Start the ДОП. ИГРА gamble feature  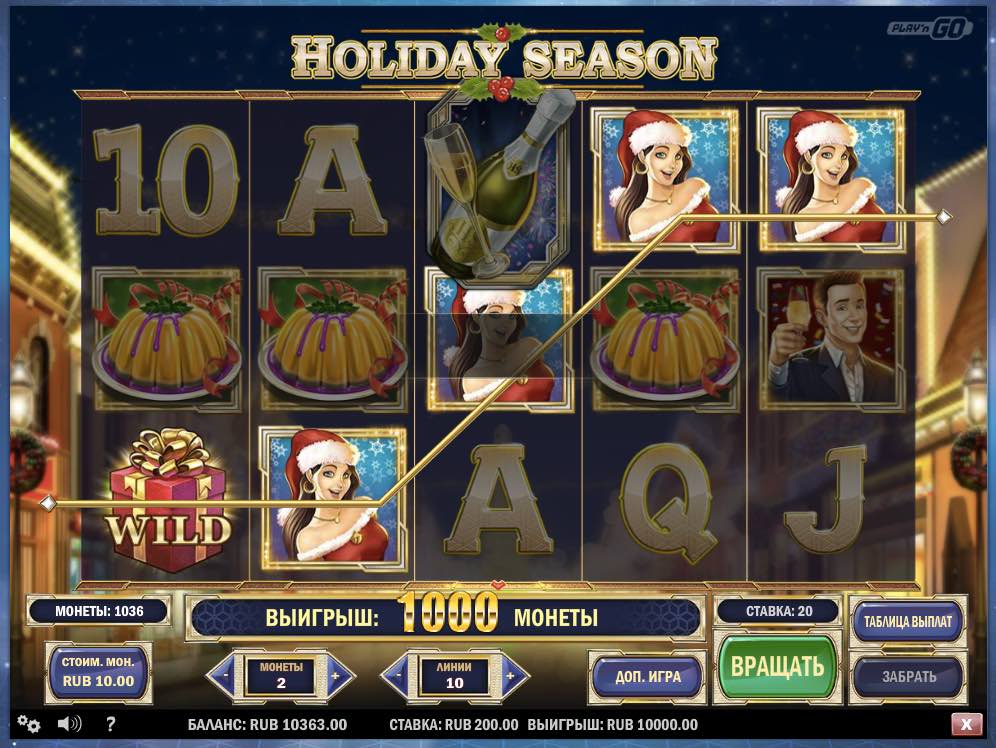coord(647,676)
